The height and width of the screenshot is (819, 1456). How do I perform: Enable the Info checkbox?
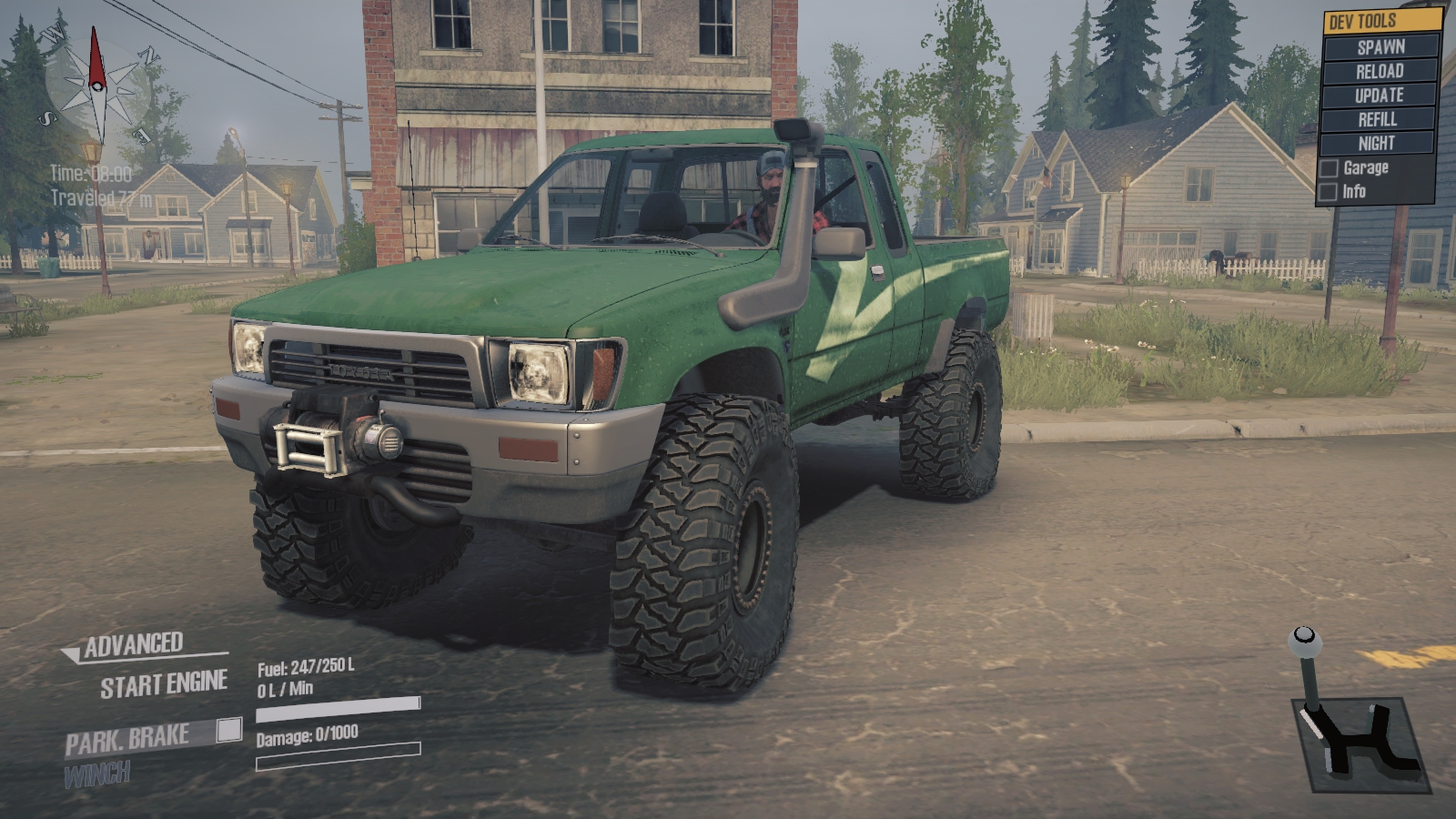pos(1329,192)
